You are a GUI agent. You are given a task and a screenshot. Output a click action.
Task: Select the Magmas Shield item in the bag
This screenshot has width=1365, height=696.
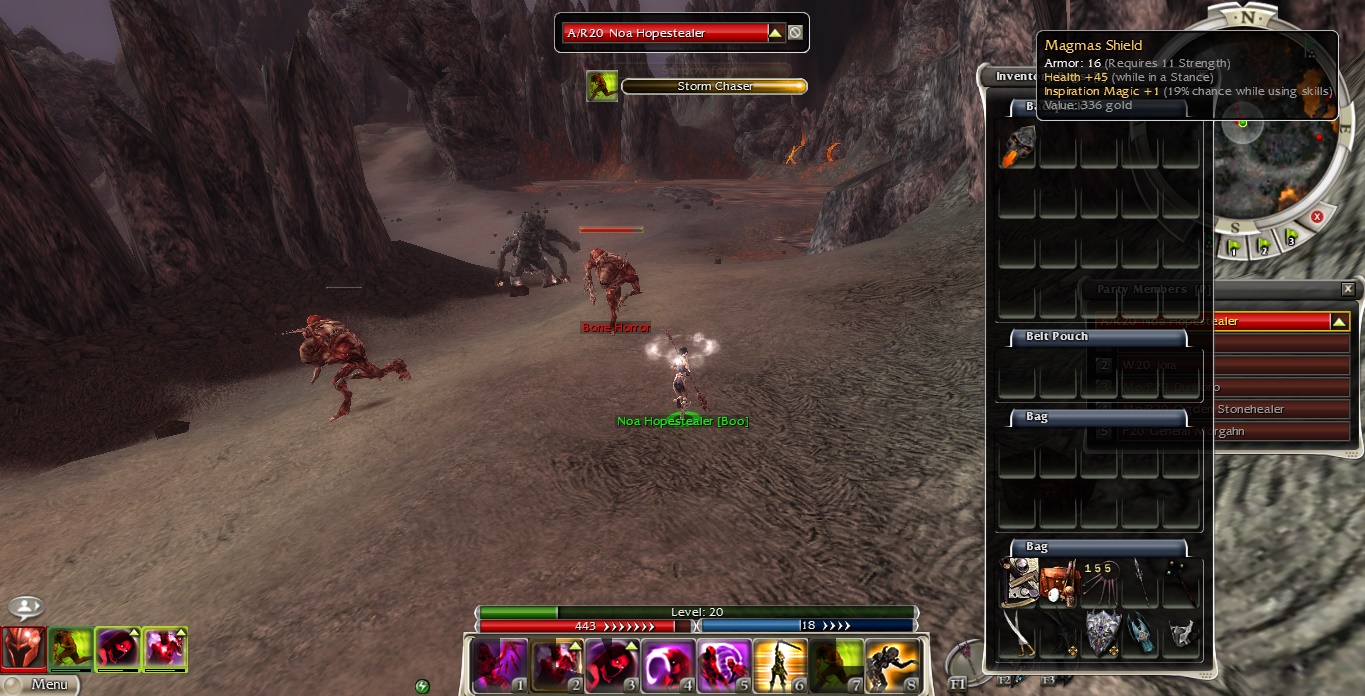(1100, 630)
